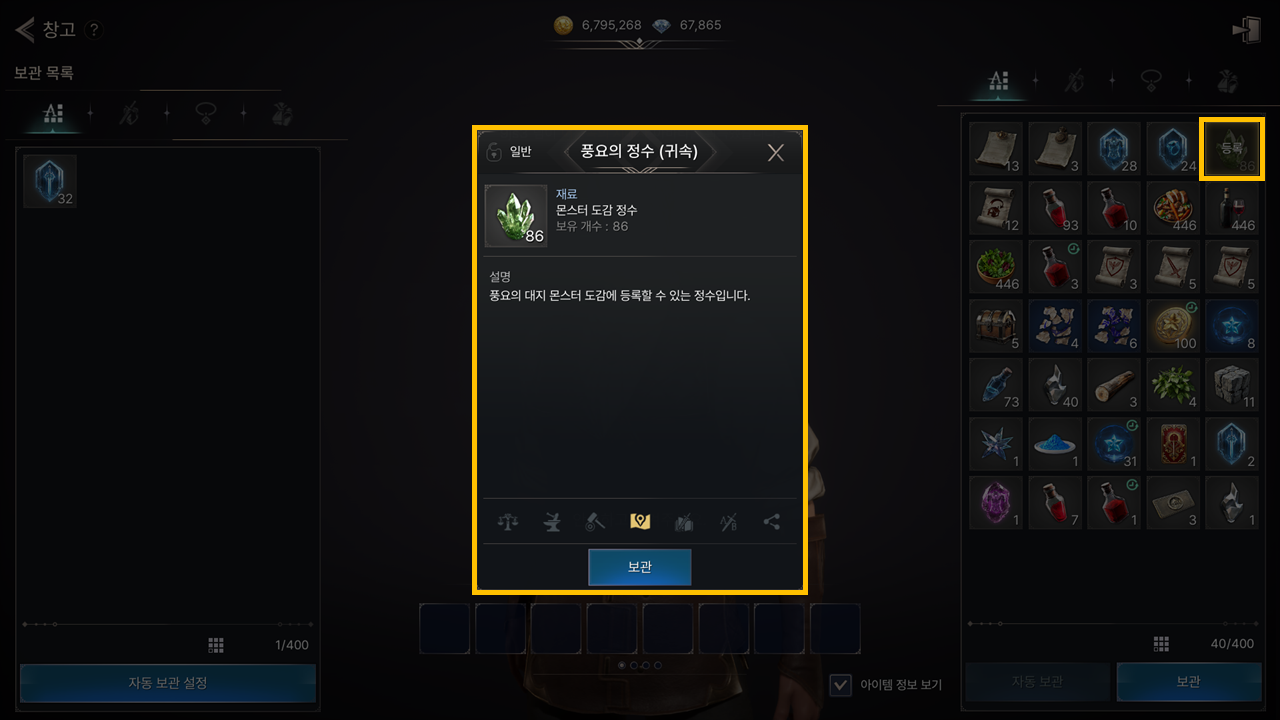Toggle the 아이템 정보 보기 checkbox

(842, 684)
